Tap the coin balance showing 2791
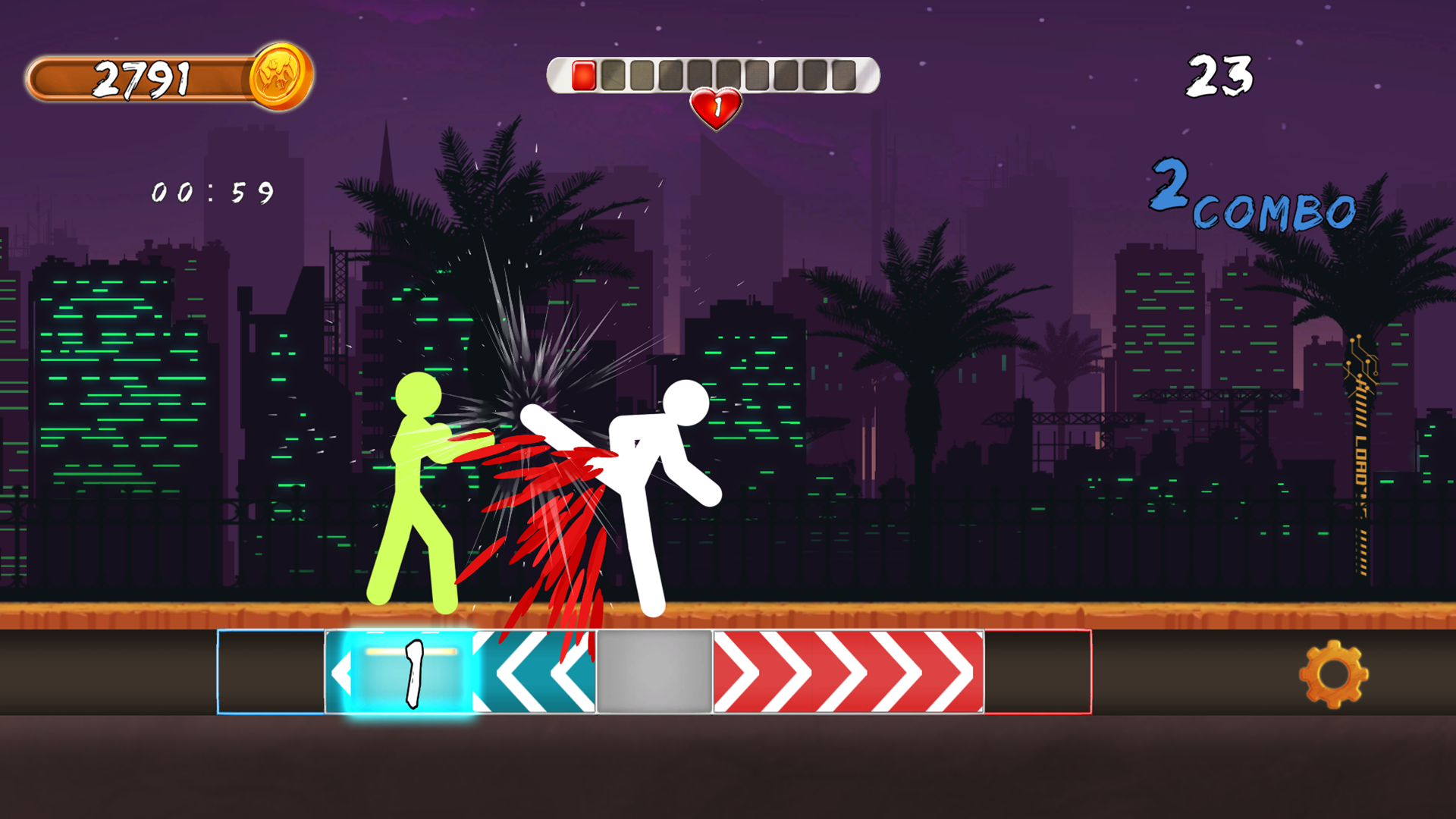Screen dimensions: 1456x819 [144, 76]
